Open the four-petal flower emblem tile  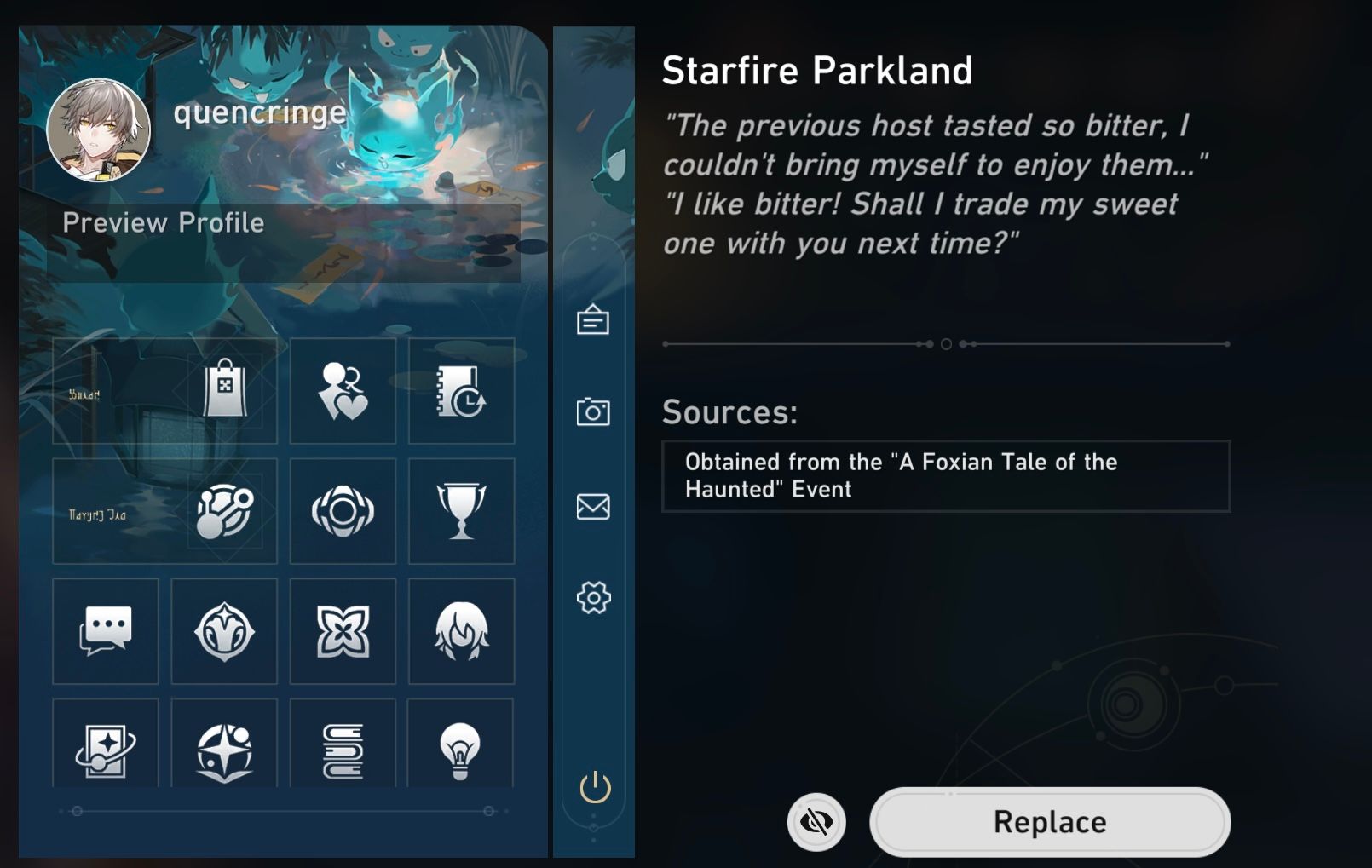(x=343, y=631)
